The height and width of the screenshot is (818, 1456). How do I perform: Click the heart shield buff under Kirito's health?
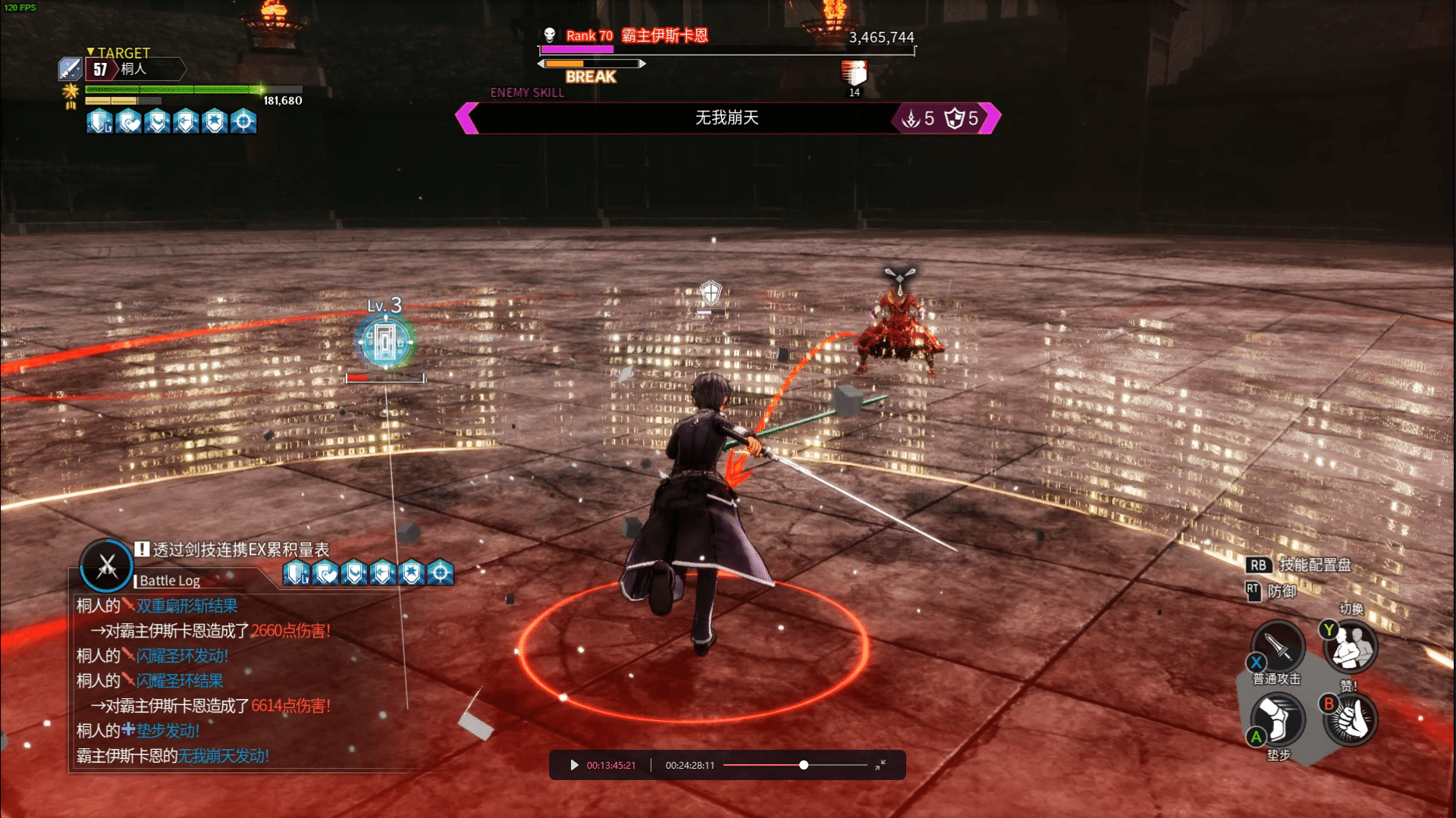pyautogui.click(x=129, y=121)
